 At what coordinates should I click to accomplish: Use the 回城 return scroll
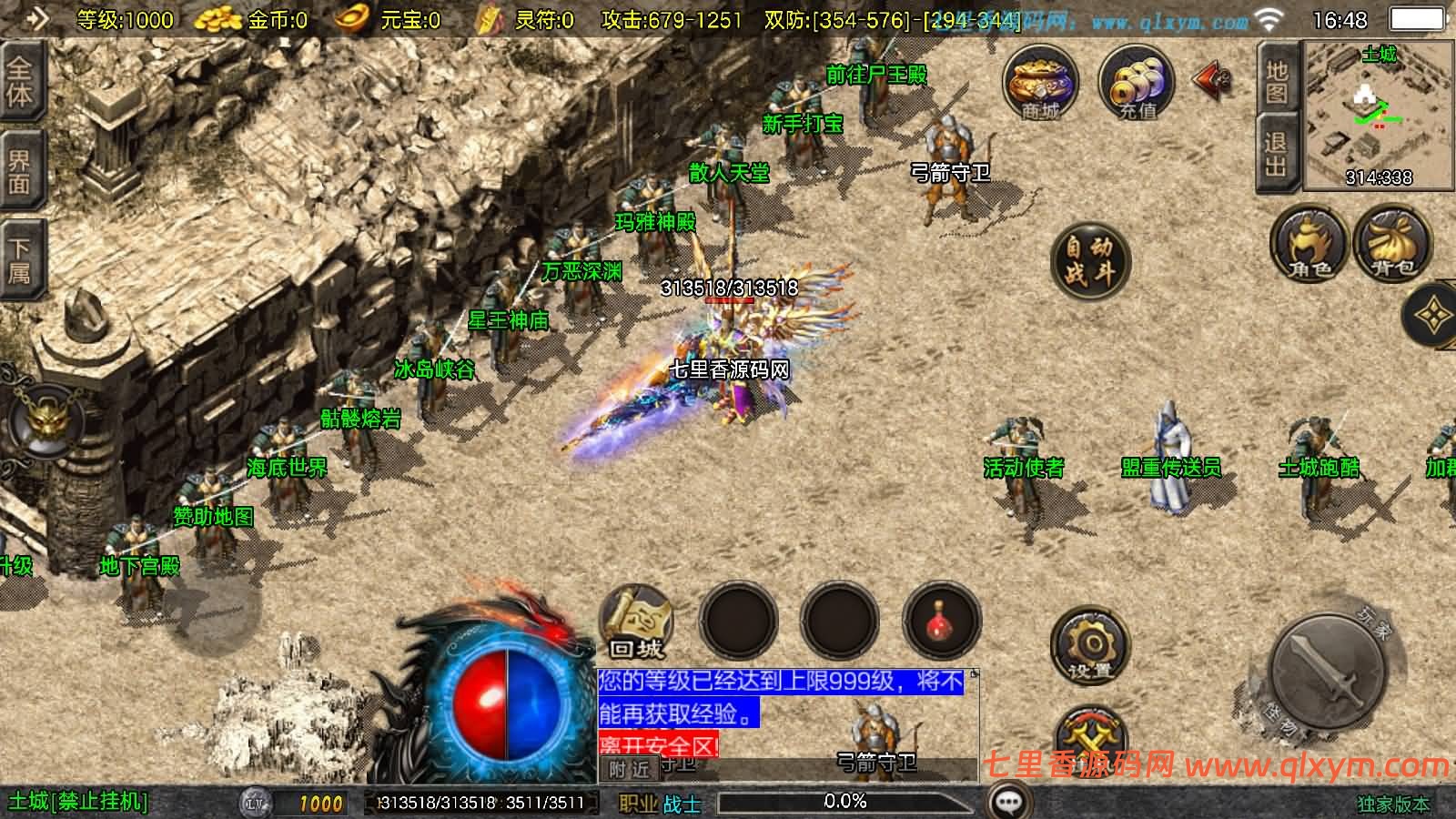click(x=637, y=622)
